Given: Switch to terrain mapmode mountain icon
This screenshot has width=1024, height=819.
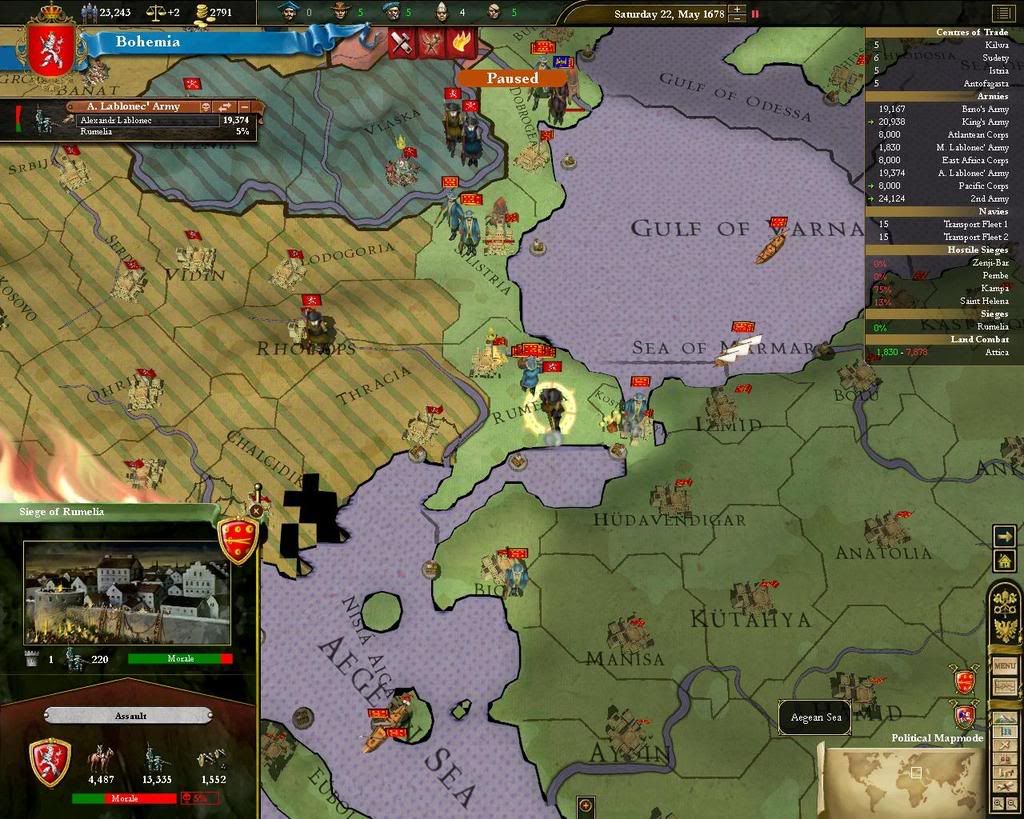Looking at the screenshot, I should pos(1003,718).
